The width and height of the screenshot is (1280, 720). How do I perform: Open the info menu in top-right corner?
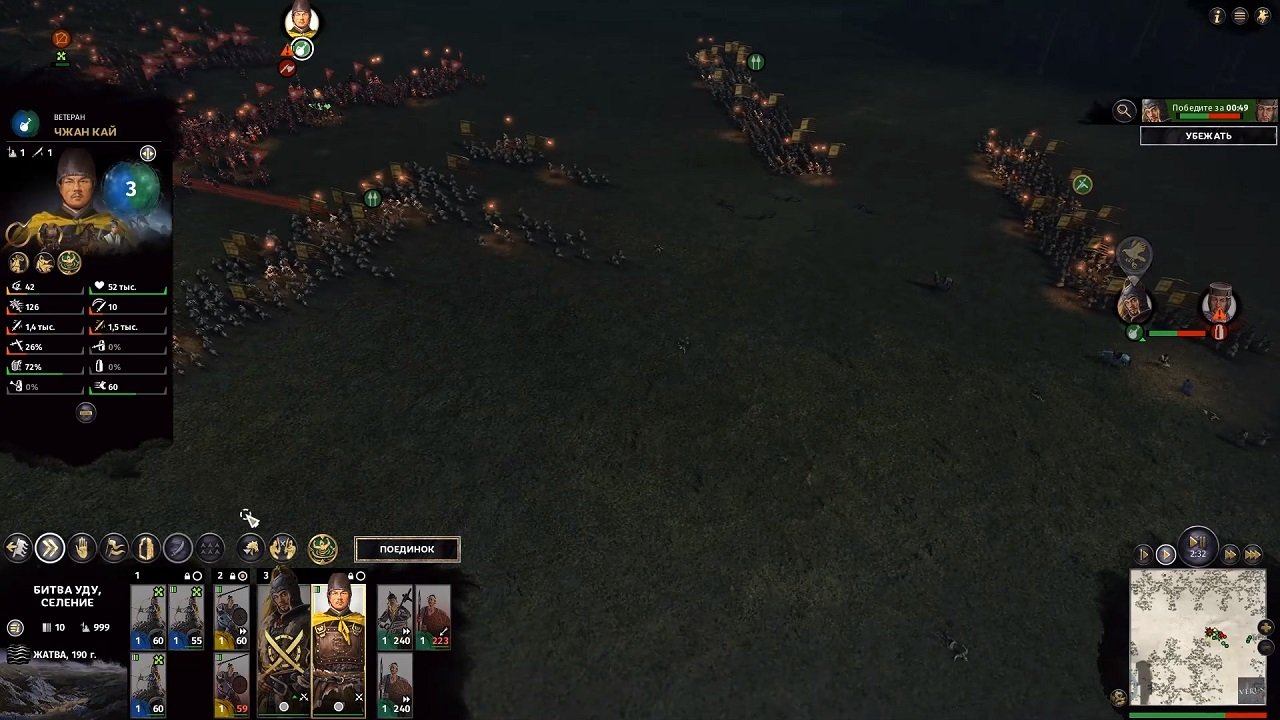[1217, 16]
